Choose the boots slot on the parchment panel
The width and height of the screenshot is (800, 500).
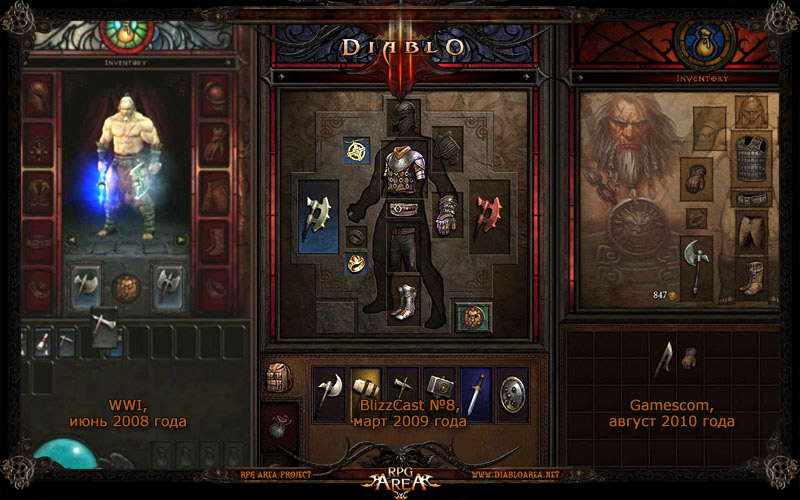click(748, 276)
